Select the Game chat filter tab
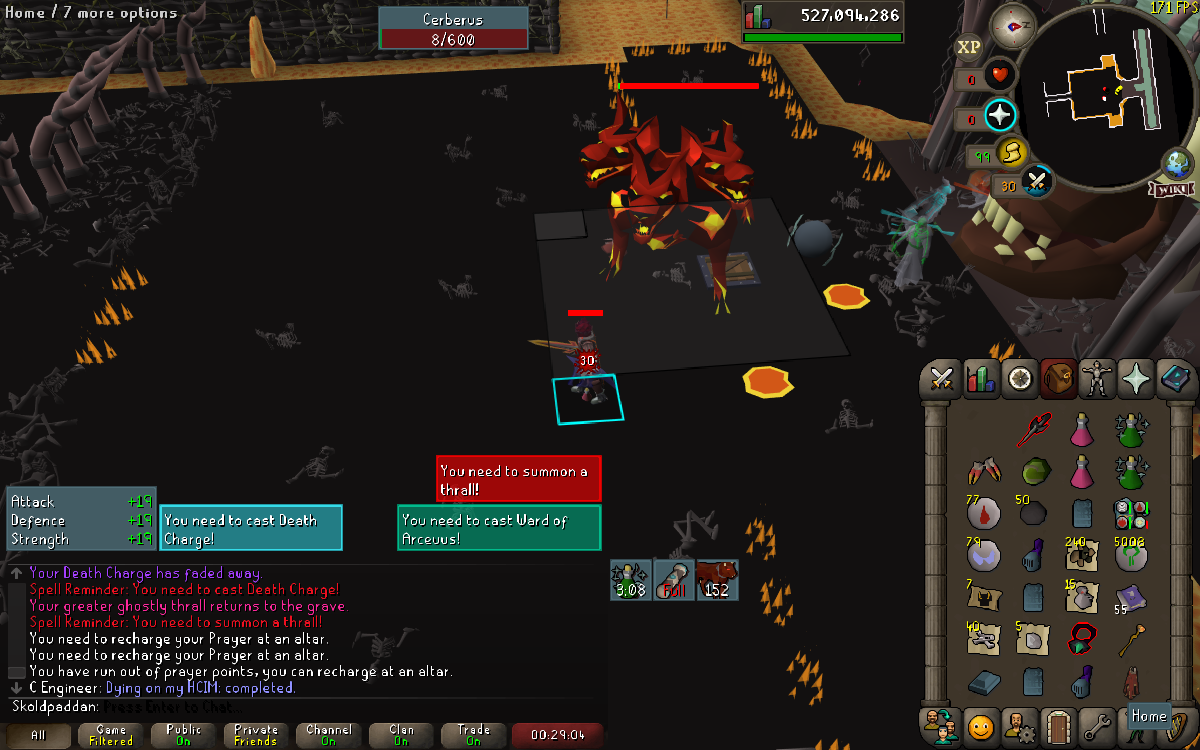The width and height of the screenshot is (1200, 750). click(x=110, y=735)
